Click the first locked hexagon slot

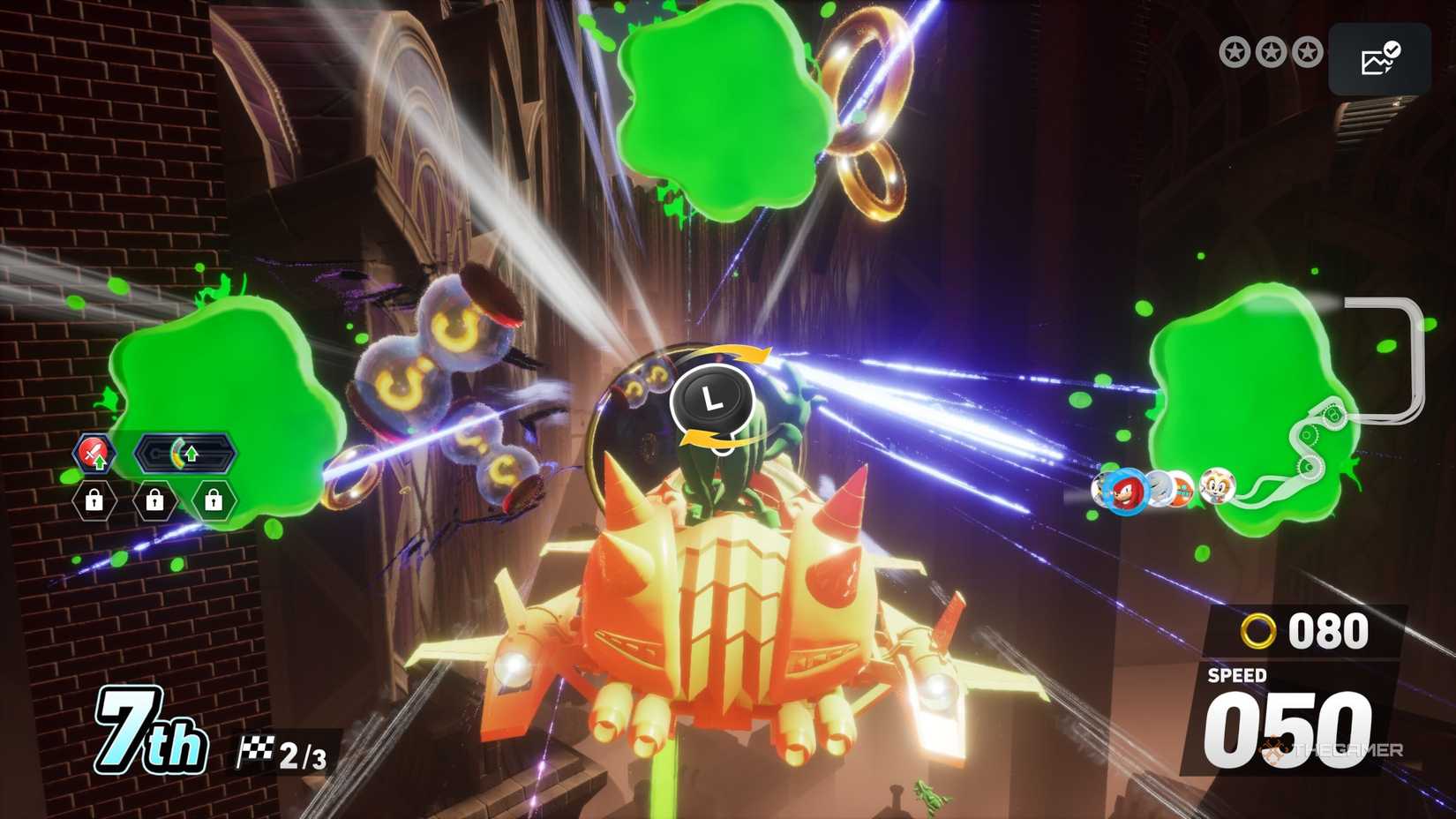click(94, 501)
